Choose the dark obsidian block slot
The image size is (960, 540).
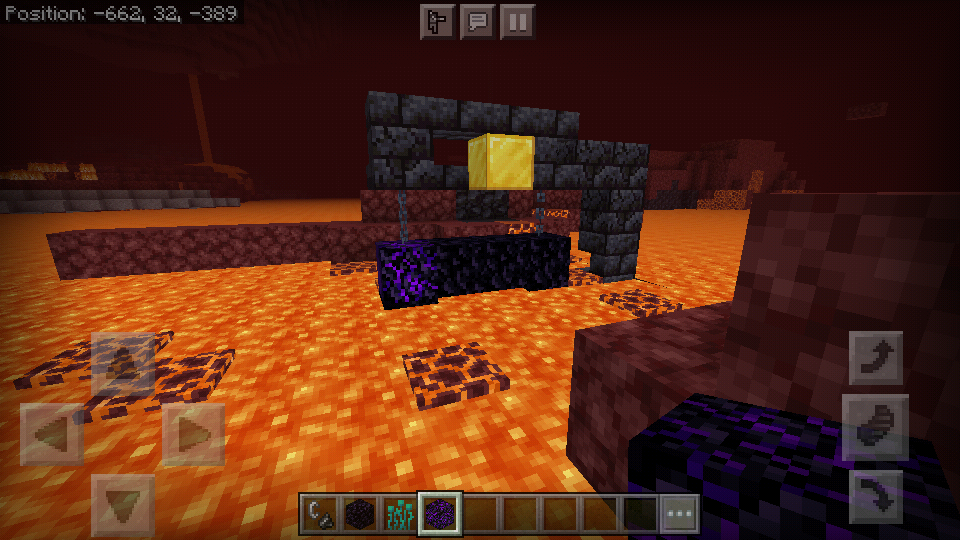point(360,514)
